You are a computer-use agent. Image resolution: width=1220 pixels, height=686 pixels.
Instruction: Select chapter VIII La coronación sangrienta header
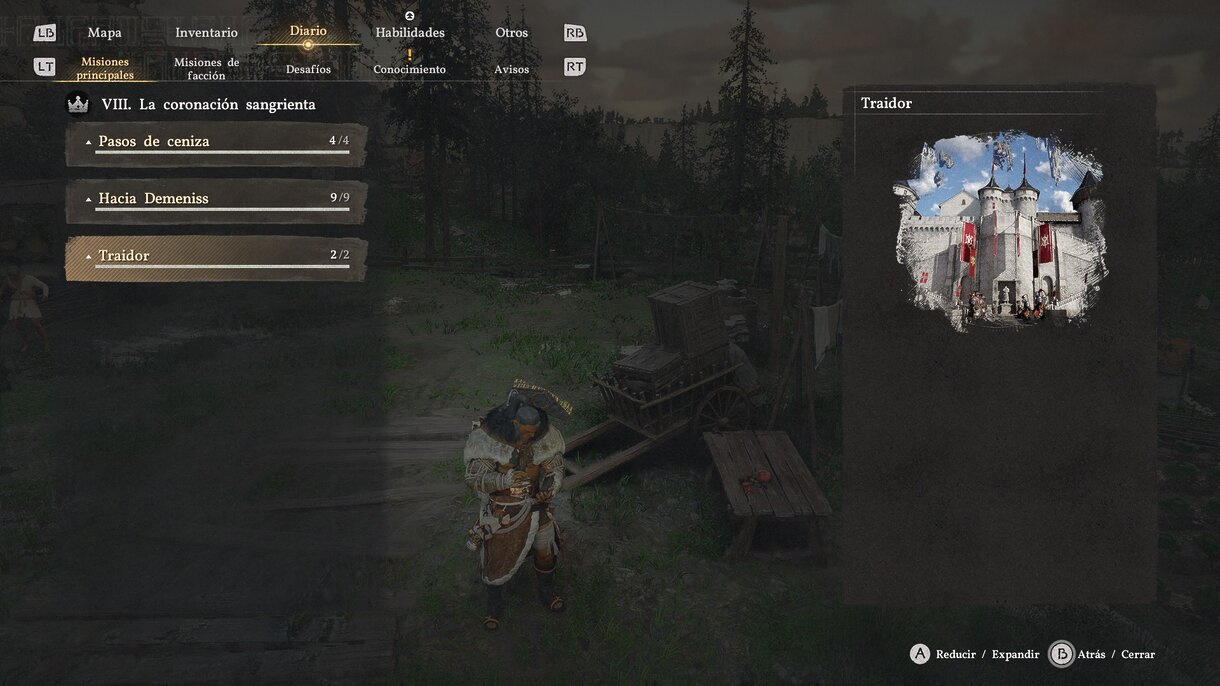click(x=208, y=104)
